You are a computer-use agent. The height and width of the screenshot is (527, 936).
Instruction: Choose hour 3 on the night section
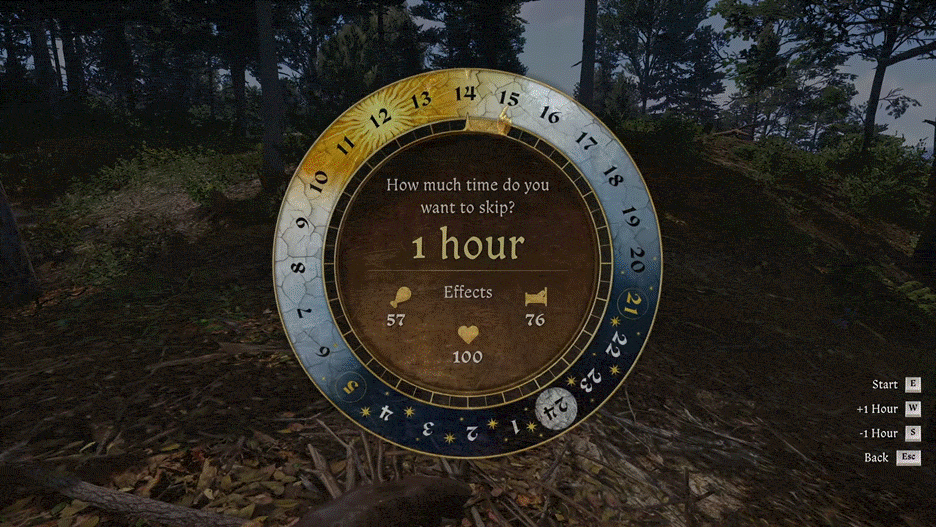click(428, 427)
